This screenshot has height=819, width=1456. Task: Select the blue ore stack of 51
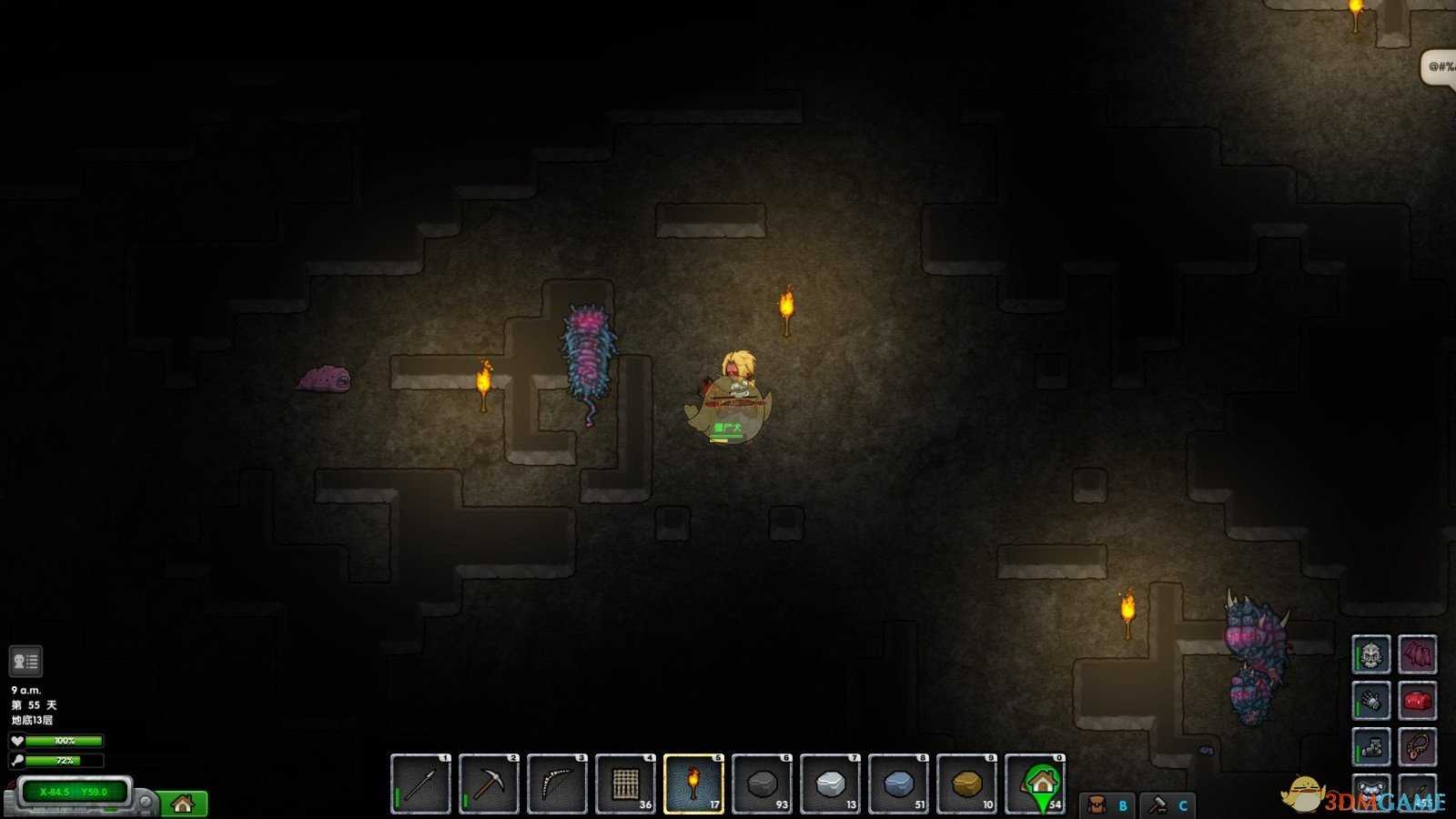pyautogui.click(x=898, y=784)
